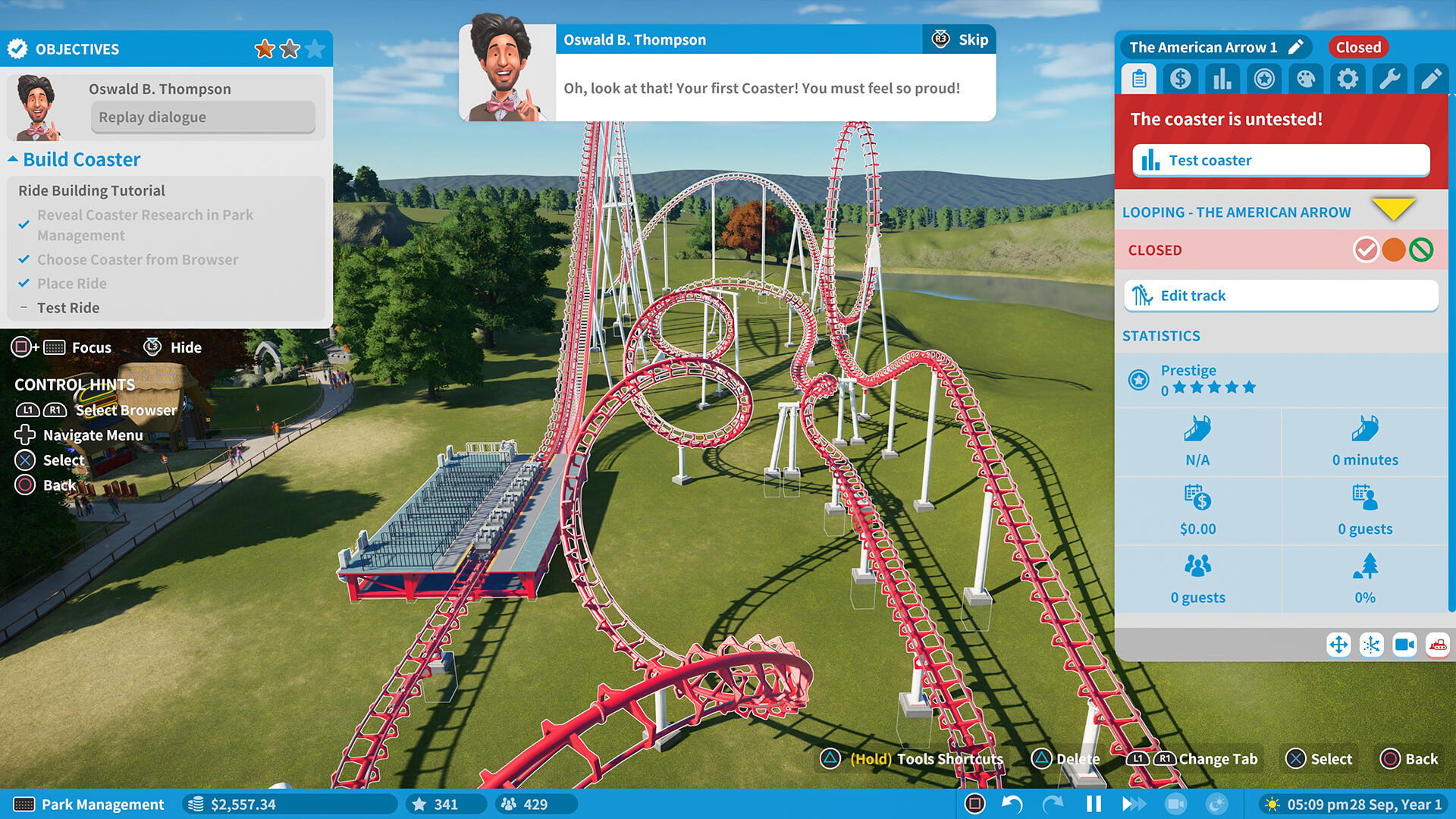The height and width of the screenshot is (819, 1456).
Task: Collapse the Build Coaster objective section
Action: pos(14,159)
